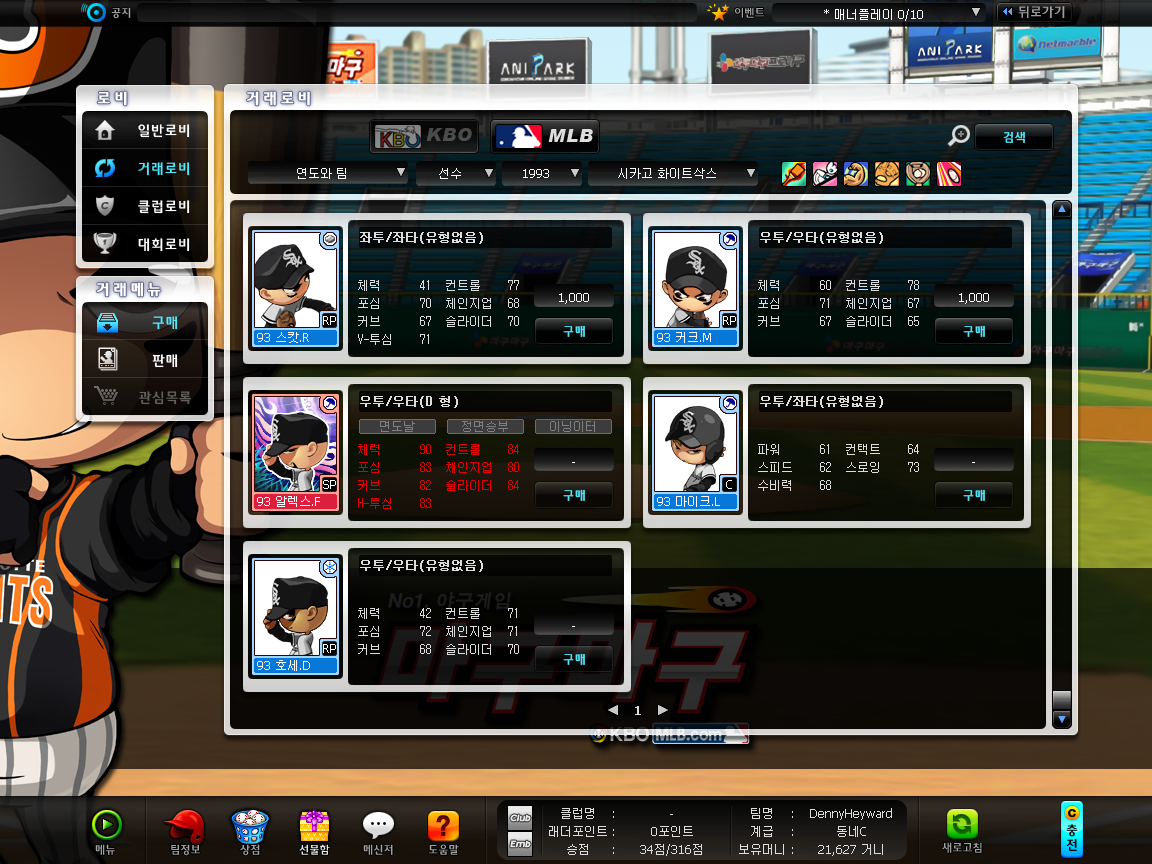Select the MLB league tab
The width and height of the screenshot is (1152, 864).
[x=544, y=136]
